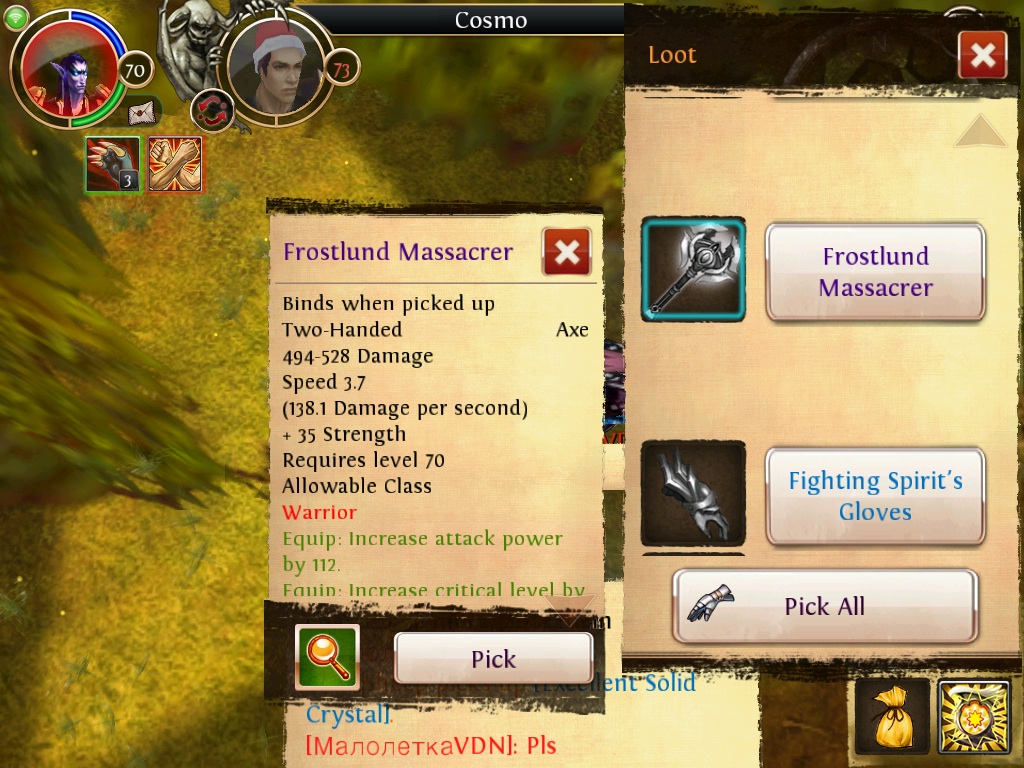The image size is (1024, 768).
Task: Open the sun emblem skill menu
Action: coord(974,717)
